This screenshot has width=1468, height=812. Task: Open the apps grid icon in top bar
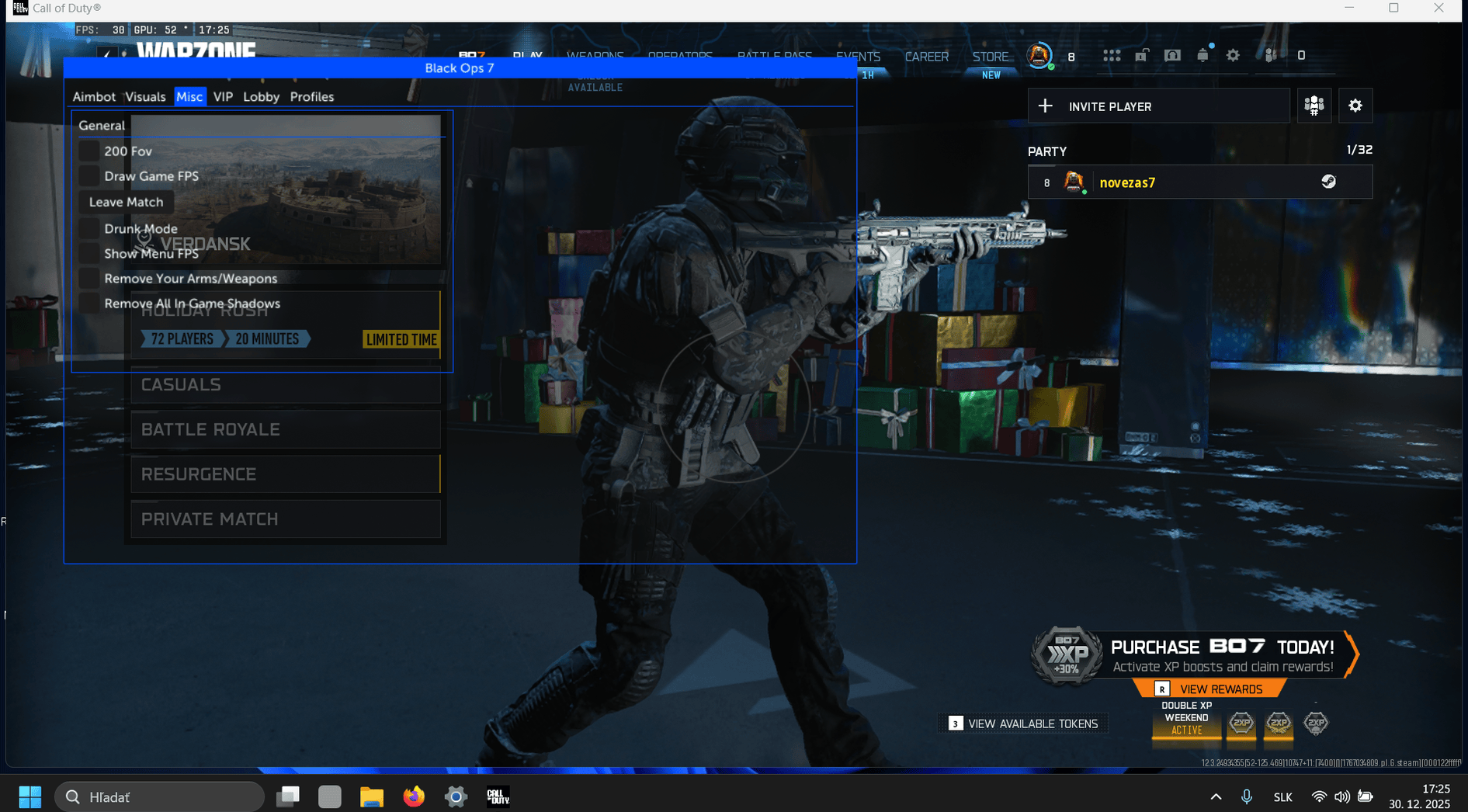[x=1112, y=56]
